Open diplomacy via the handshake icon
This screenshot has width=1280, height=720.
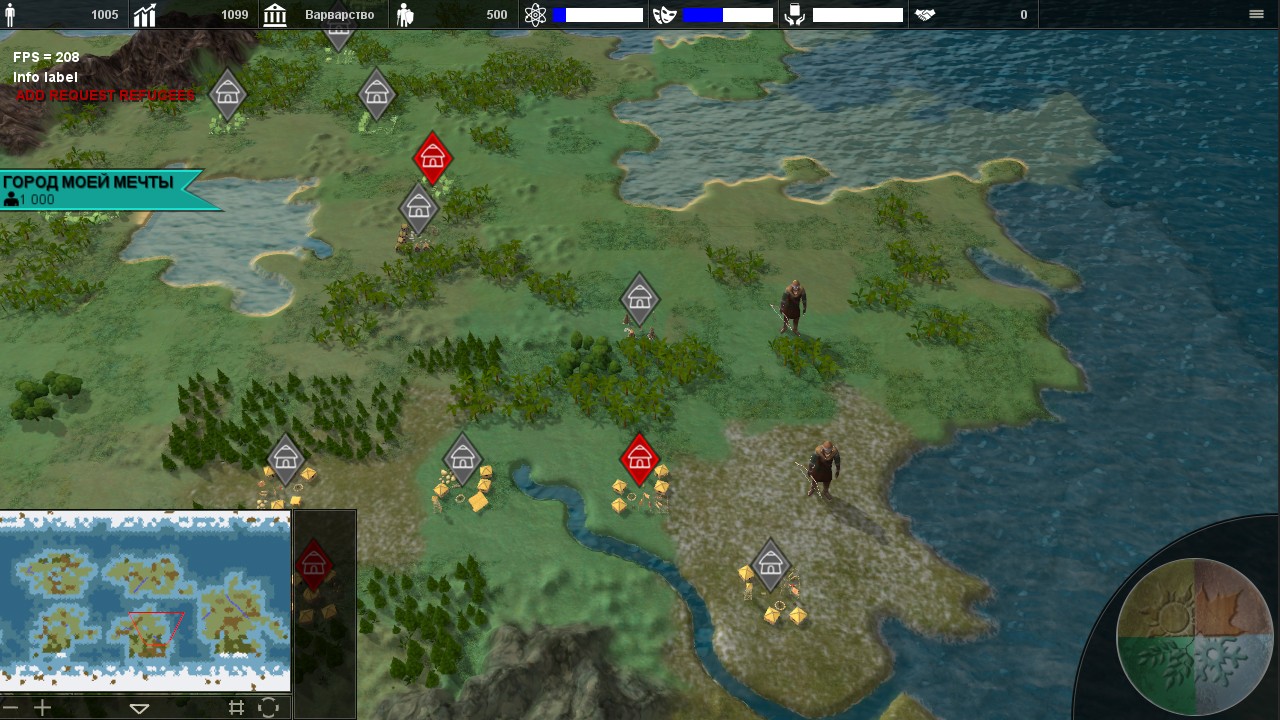tap(925, 15)
